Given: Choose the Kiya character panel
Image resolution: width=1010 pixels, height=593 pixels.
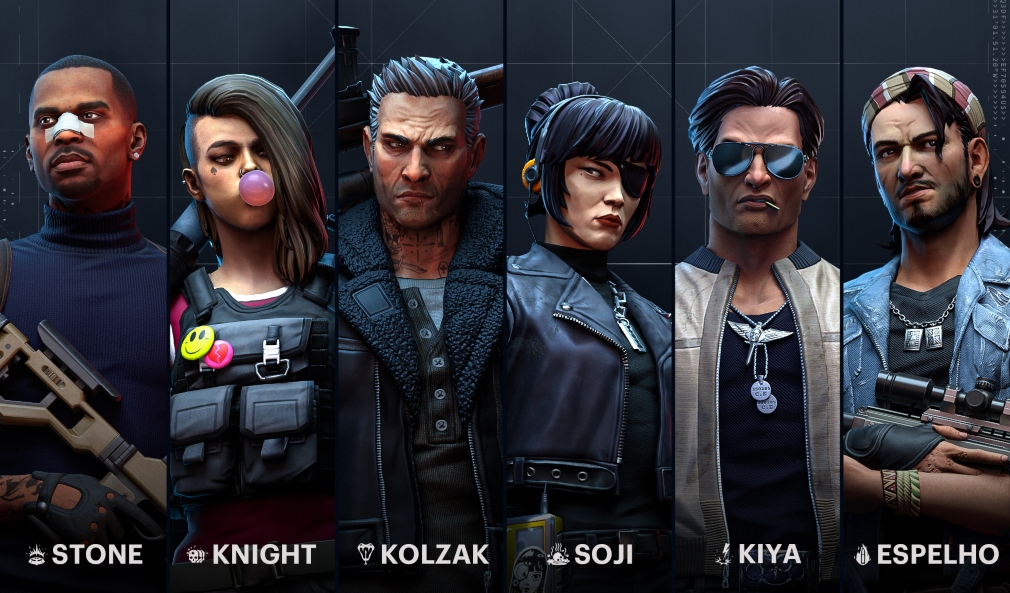Looking at the screenshot, I should click(758, 300).
